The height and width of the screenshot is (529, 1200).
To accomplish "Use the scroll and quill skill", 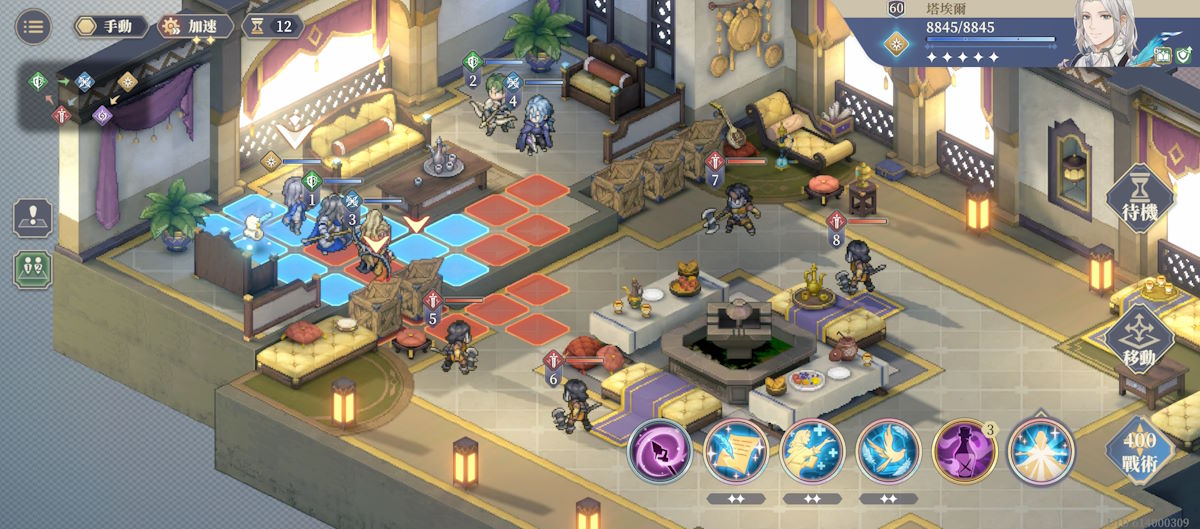I will click(x=736, y=450).
